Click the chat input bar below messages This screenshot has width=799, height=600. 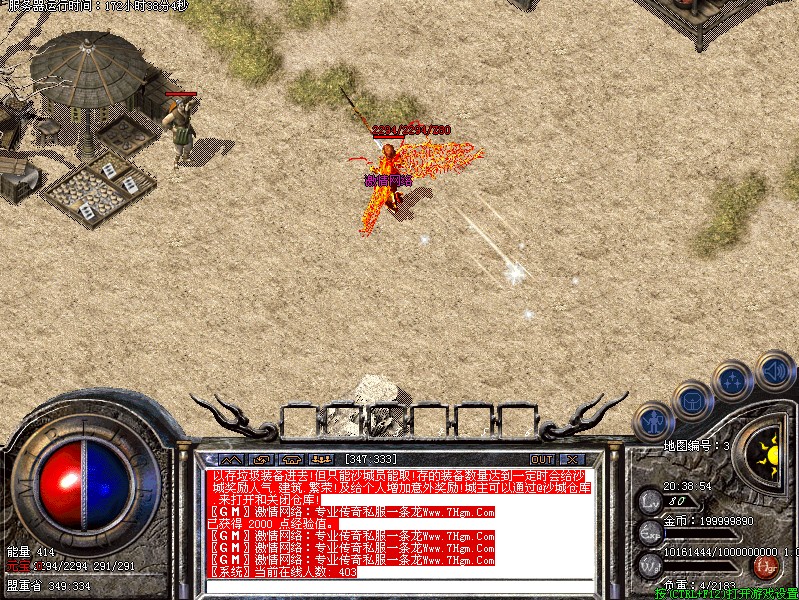400,587
